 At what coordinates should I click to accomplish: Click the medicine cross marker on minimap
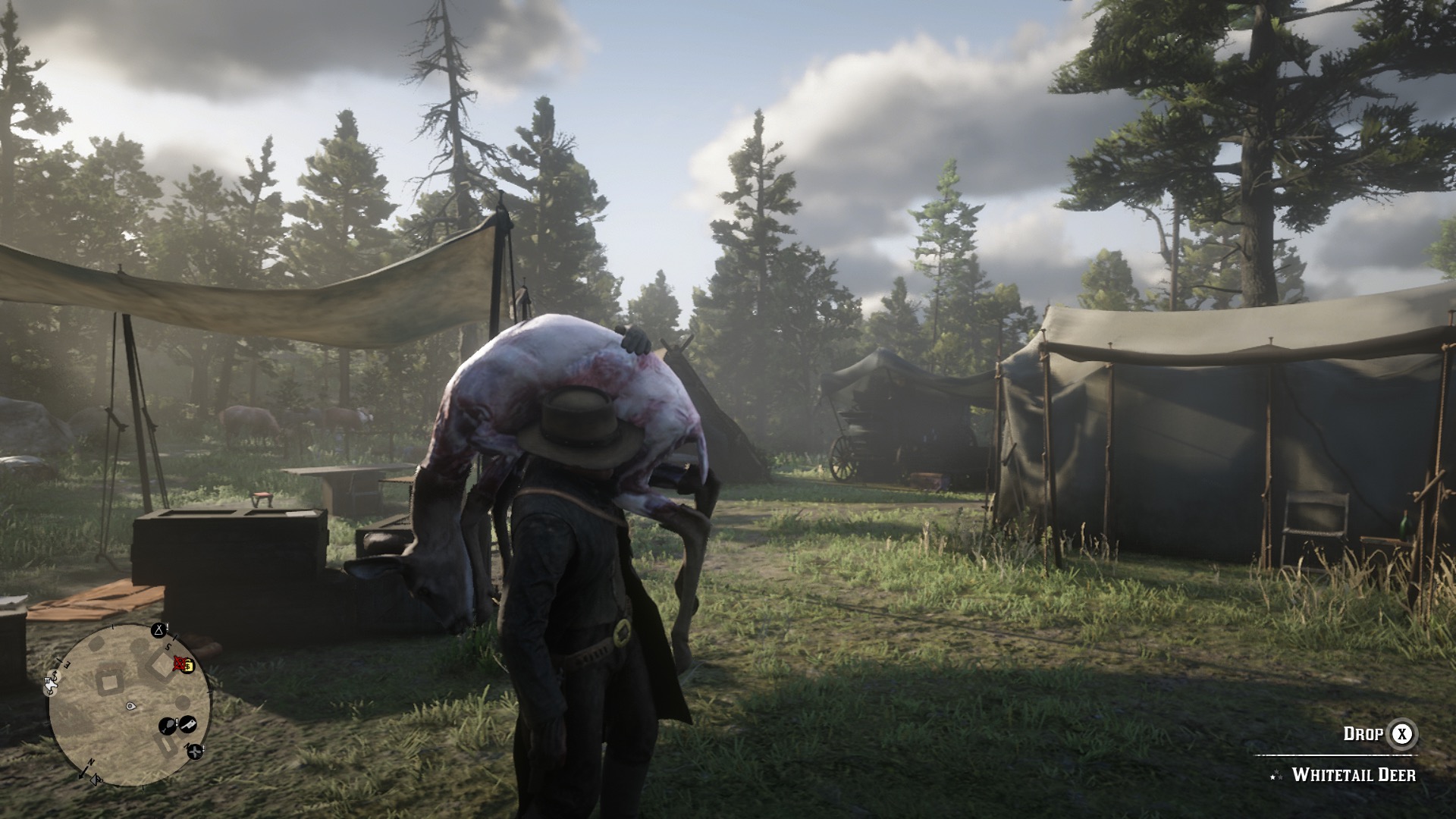[x=196, y=752]
